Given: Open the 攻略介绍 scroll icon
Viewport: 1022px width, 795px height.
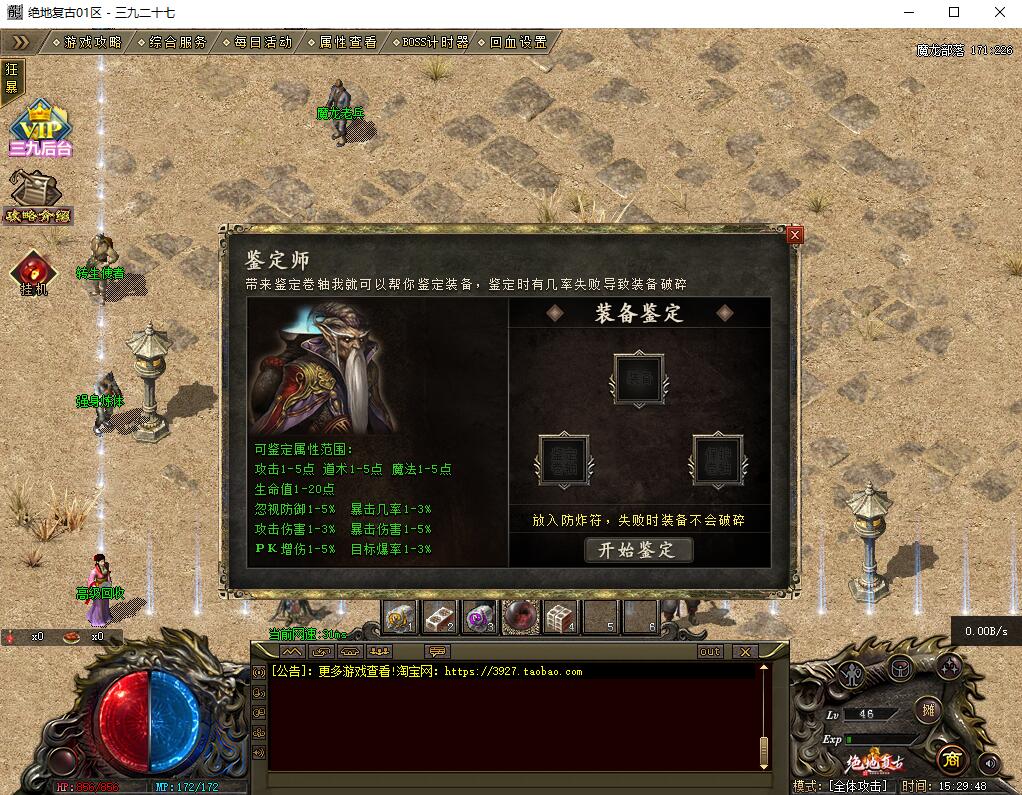Looking at the screenshot, I should tap(37, 197).
